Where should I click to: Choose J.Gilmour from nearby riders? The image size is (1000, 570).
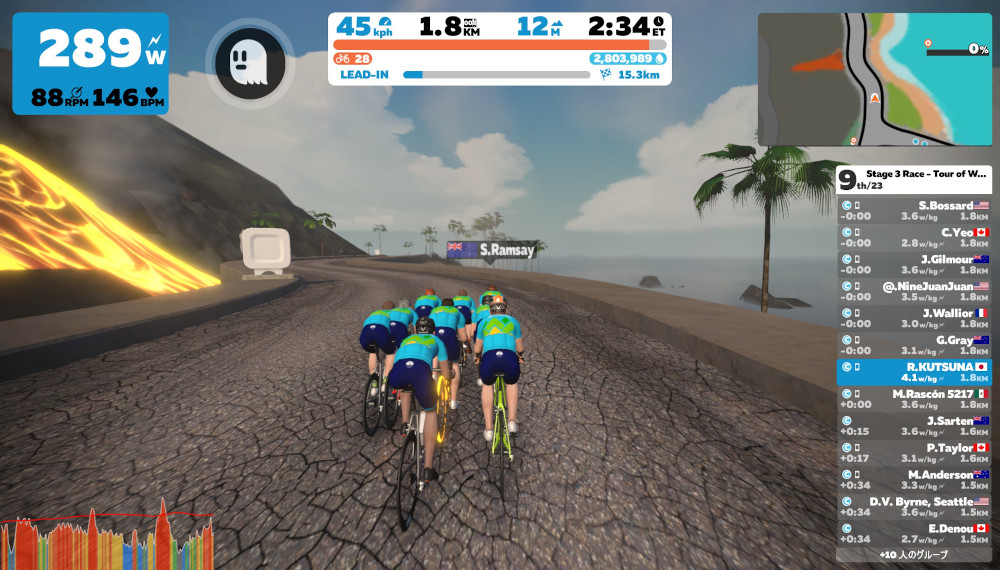pyautogui.click(x=913, y=264)
